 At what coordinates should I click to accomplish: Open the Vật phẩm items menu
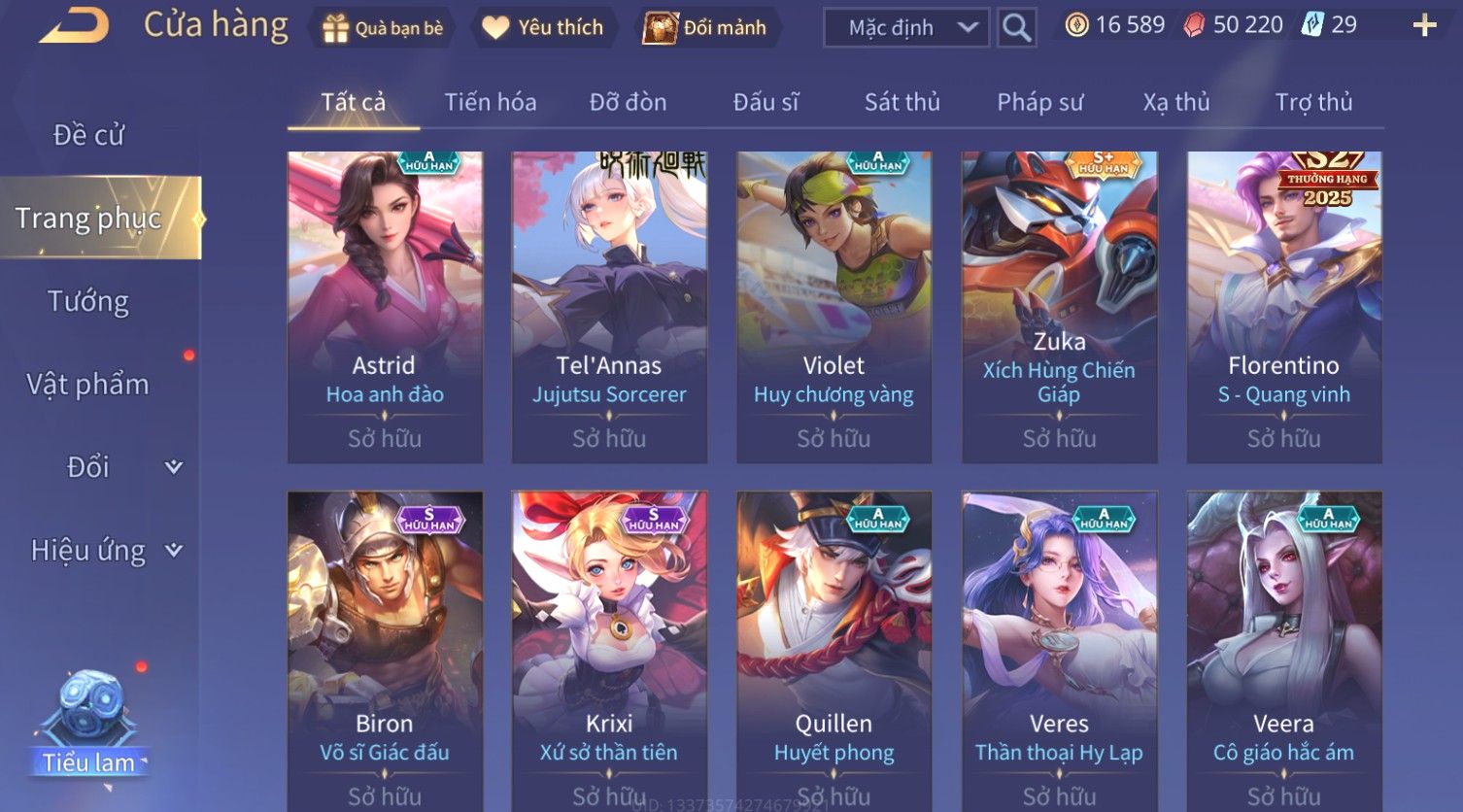click(88, 385)
